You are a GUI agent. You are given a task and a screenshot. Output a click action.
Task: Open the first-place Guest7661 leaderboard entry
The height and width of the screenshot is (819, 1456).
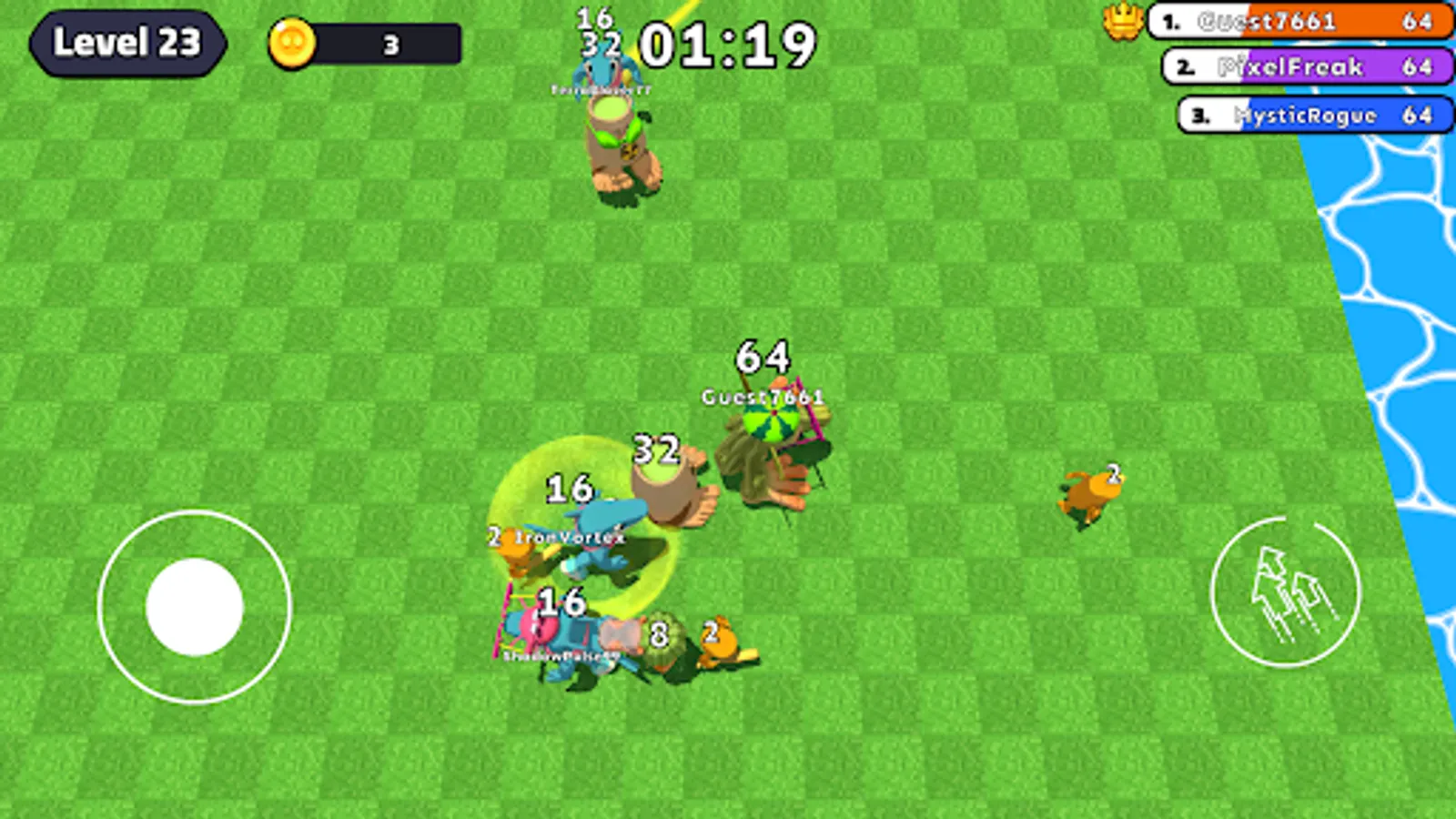pos(1301,20)
